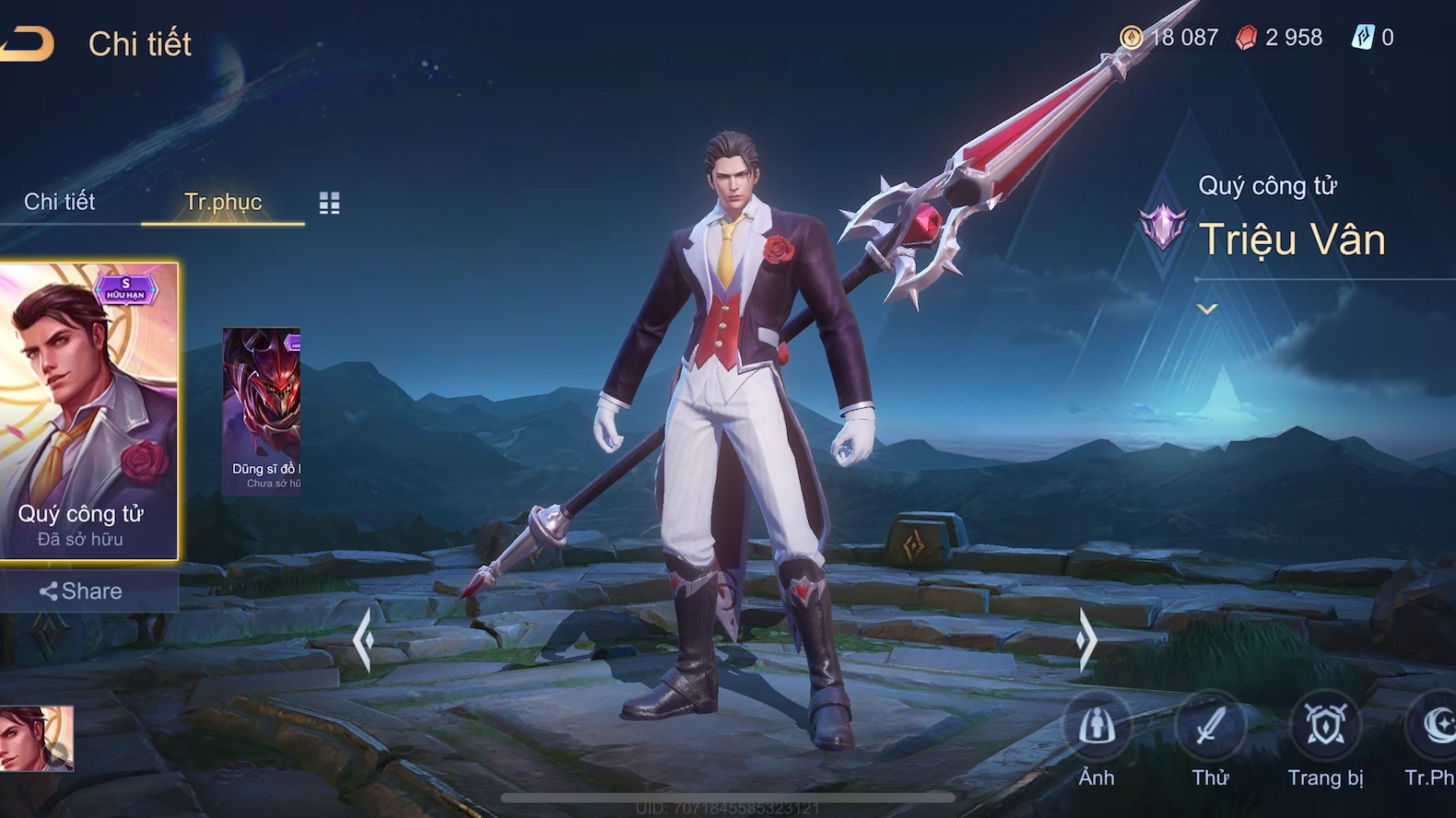This screenshot has height=818, width=1456.
Task: Open the red ruby currency balance
Action: point(1279,38)
